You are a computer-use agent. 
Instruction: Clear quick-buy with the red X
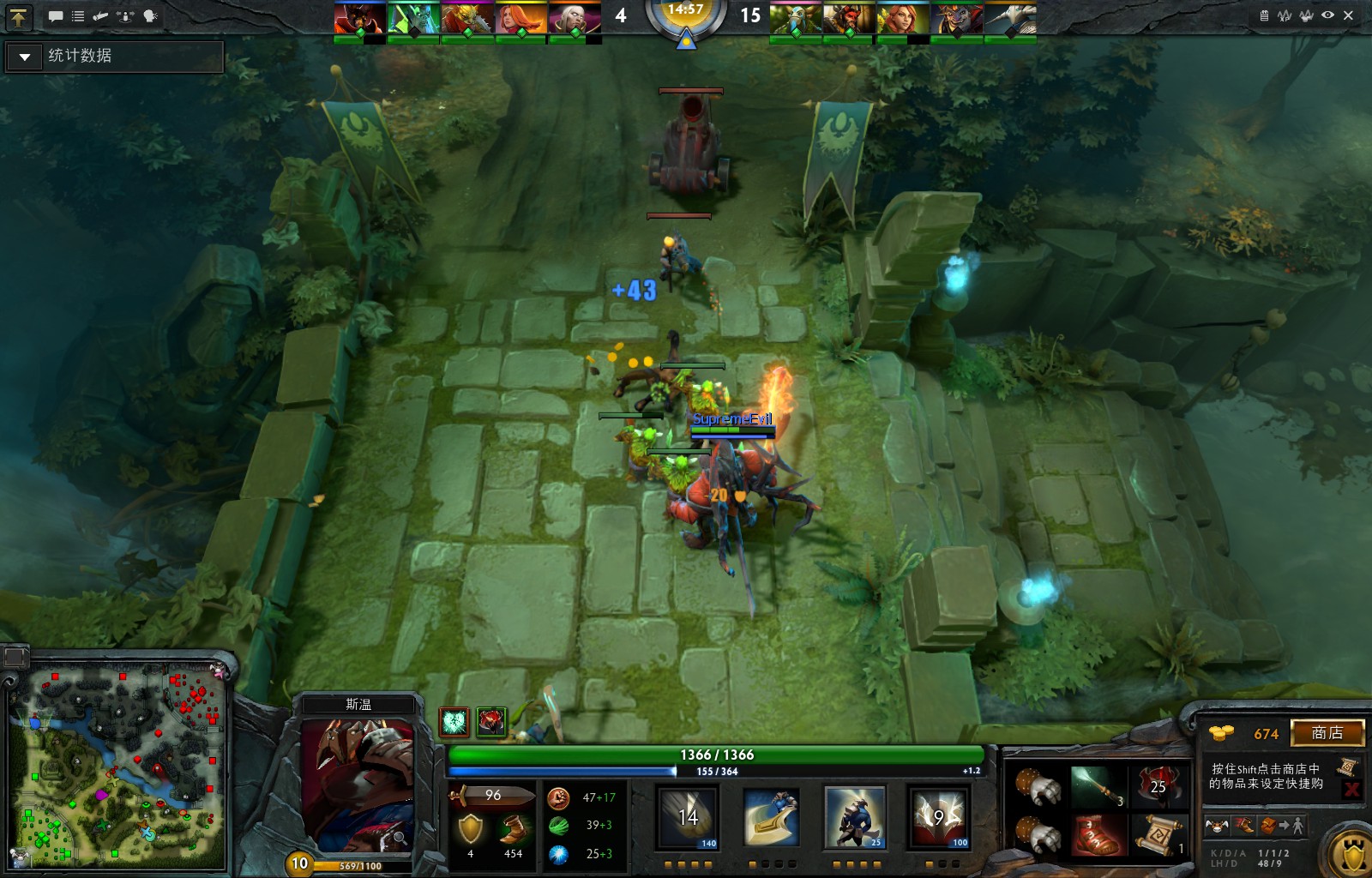[1351, 790]
